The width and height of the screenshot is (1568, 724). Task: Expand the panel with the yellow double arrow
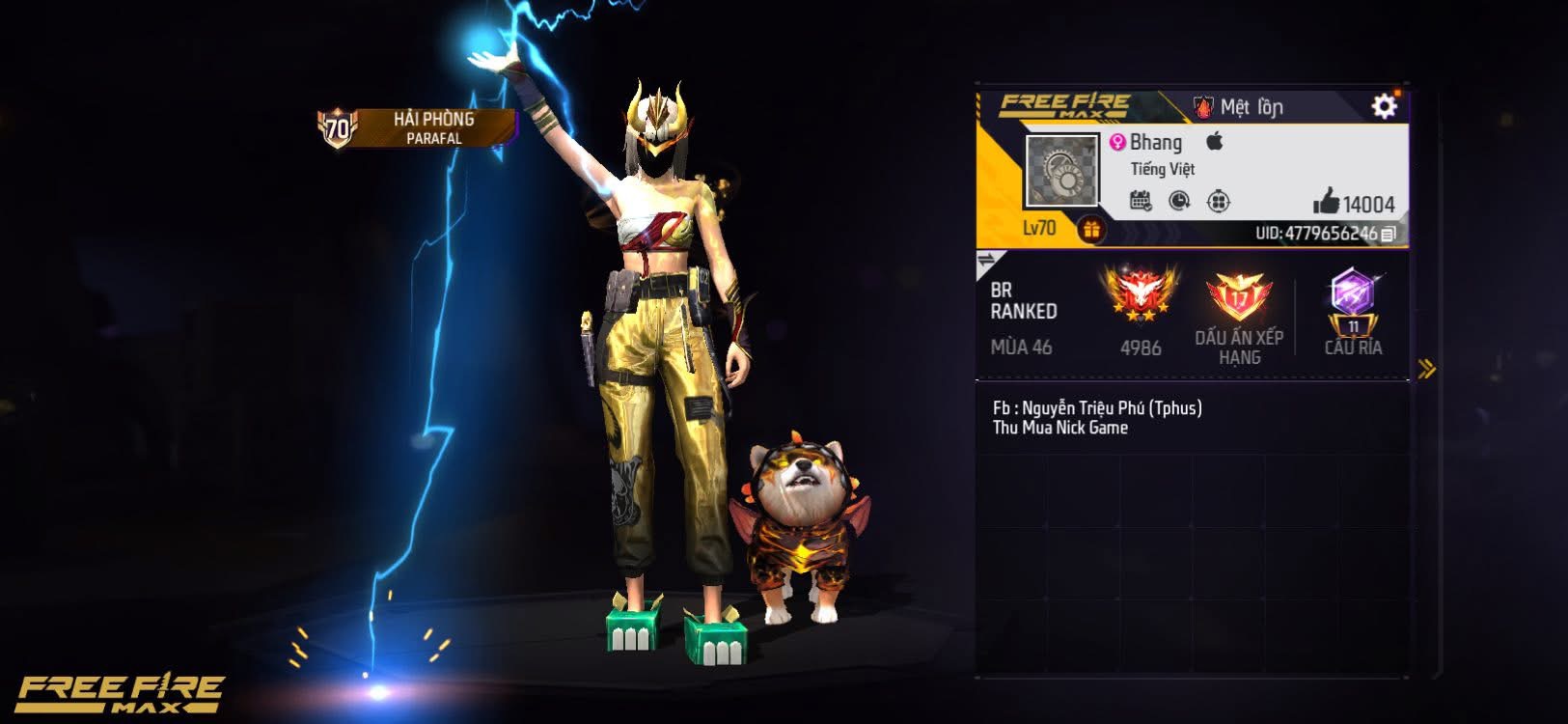(1426, 368)
